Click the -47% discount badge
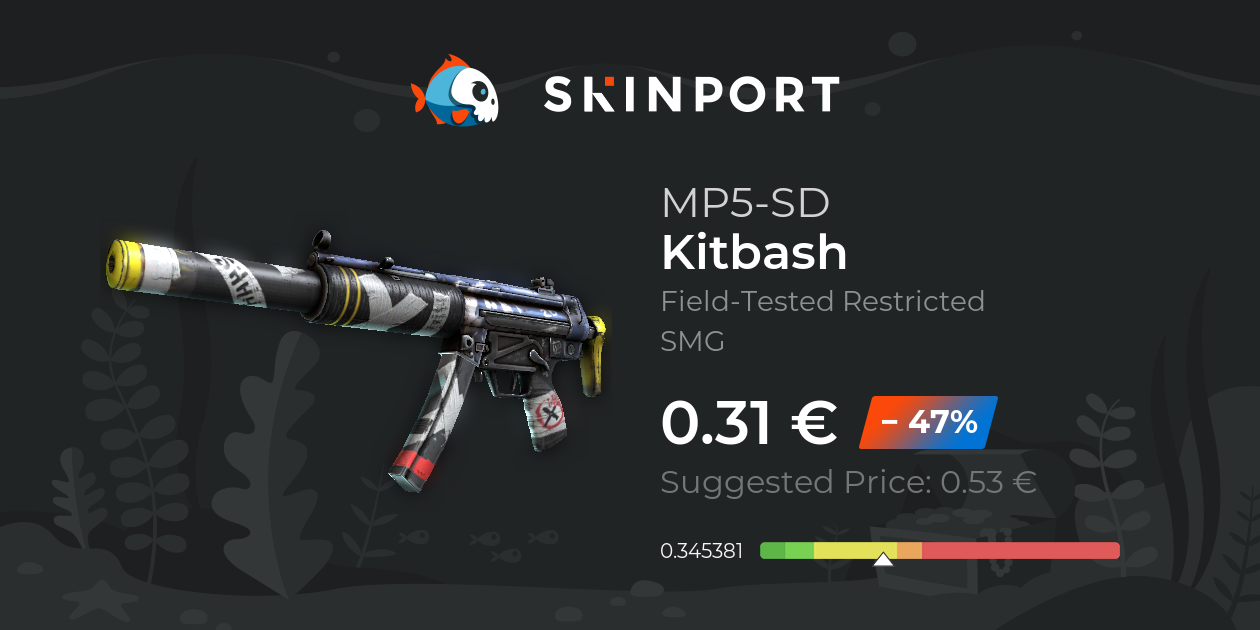 tap(928, 422)
